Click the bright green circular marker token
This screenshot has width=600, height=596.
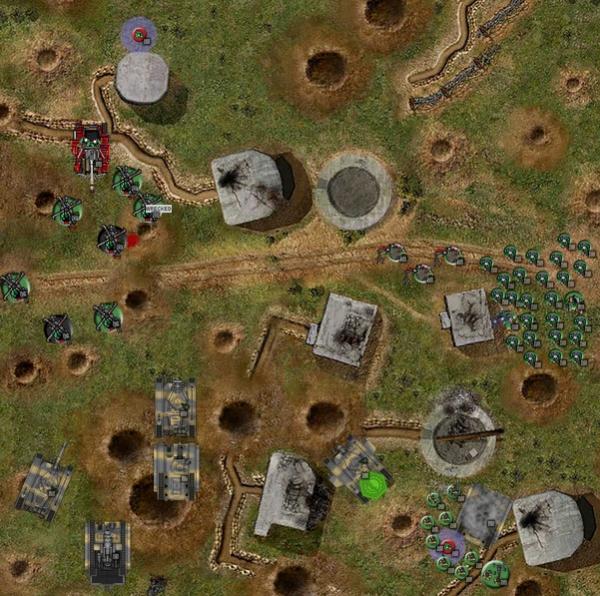pyautogui.click(x=373, y=486)
